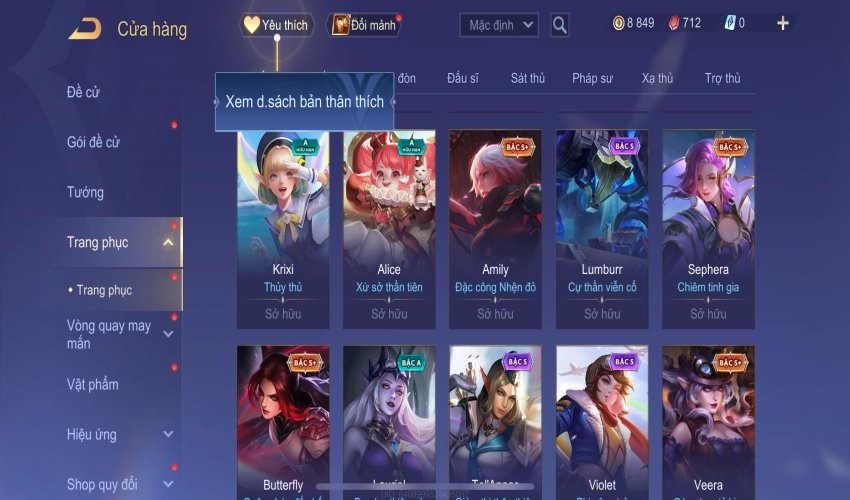Filter skins by Trợ thủ role

[722, 78]
